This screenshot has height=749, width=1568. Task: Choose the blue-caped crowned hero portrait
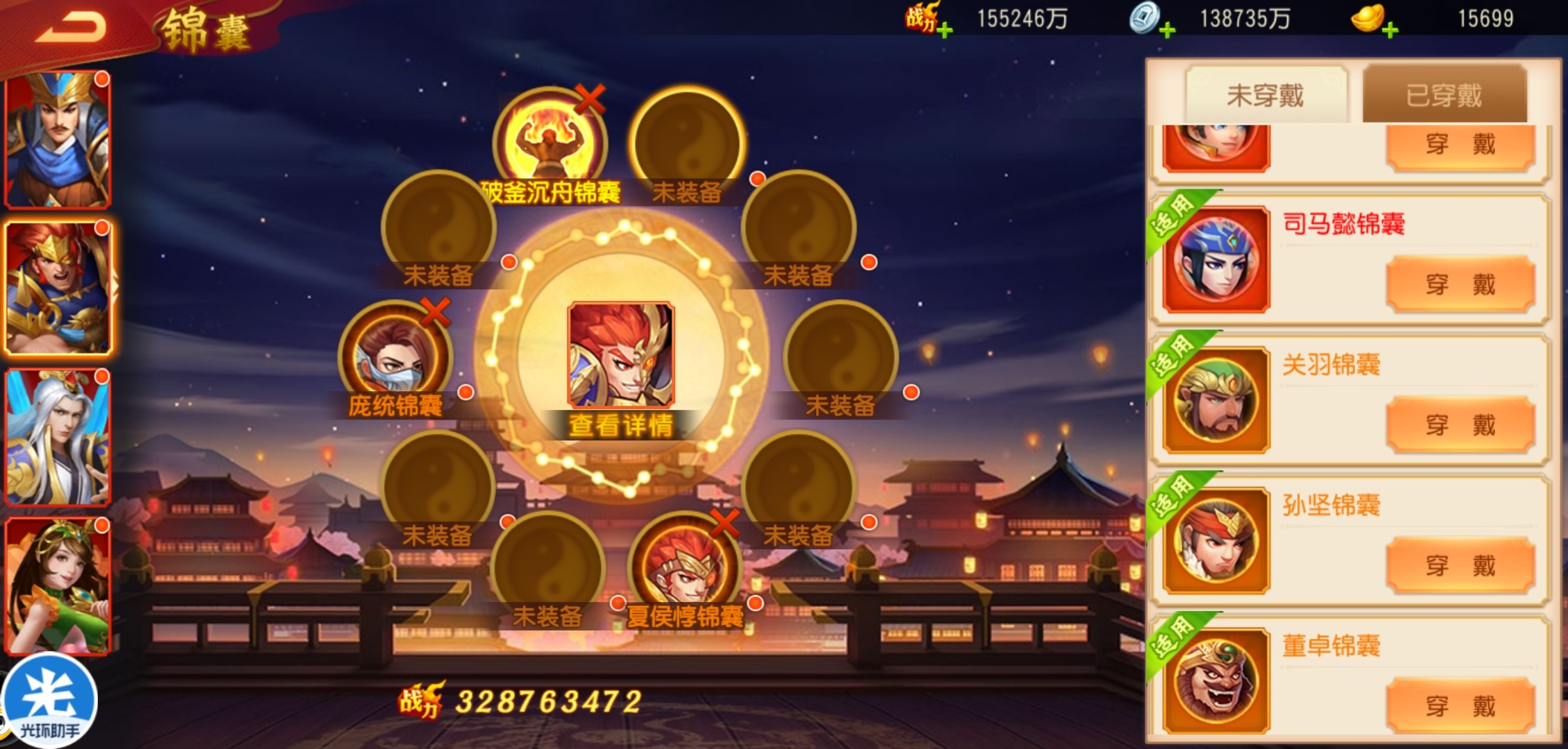point(58,140)
